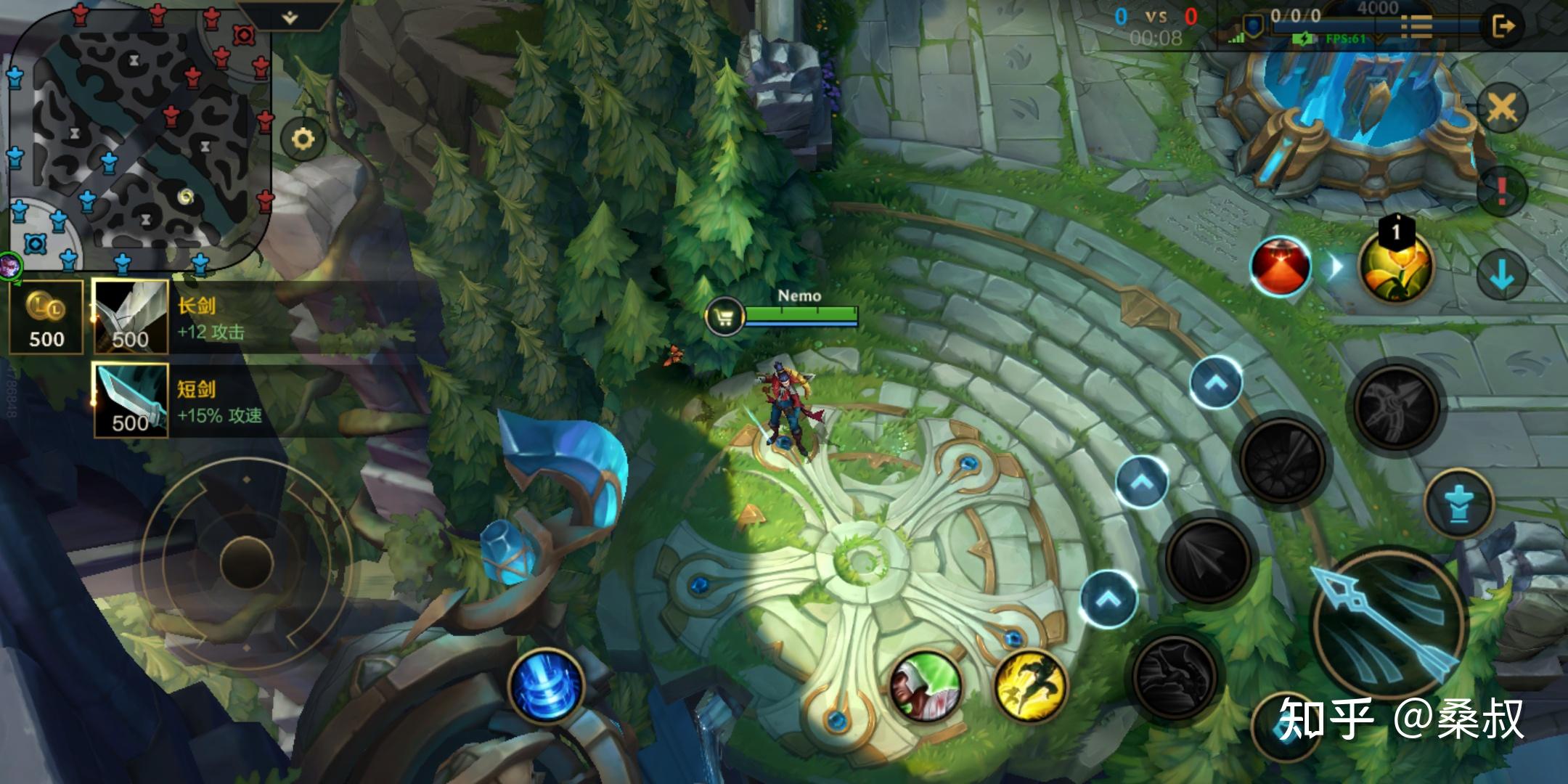Send the red exclamation danger ping
This screenshot has width=1568, height=784.
1501,191
